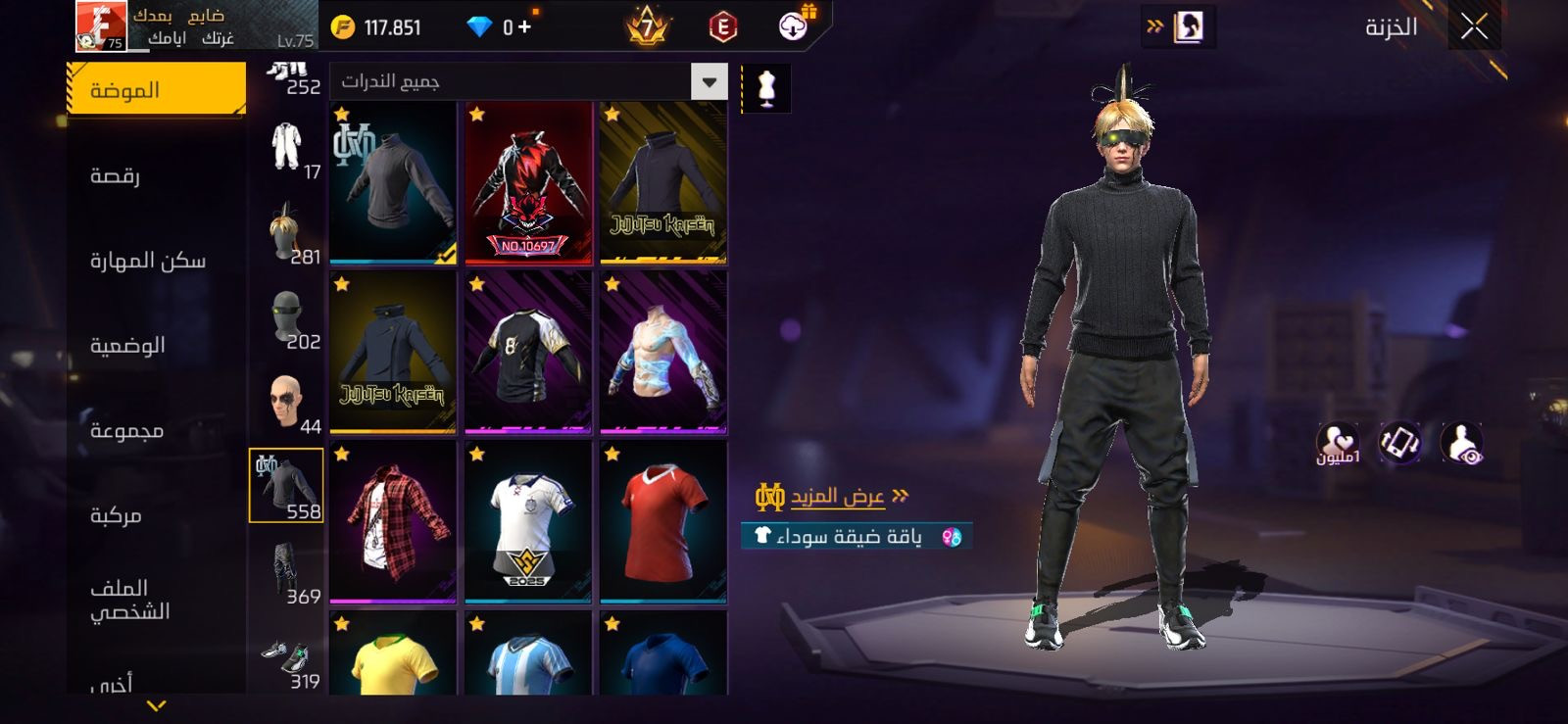Select the full outfit category showing 17

(x=286, y=149)
